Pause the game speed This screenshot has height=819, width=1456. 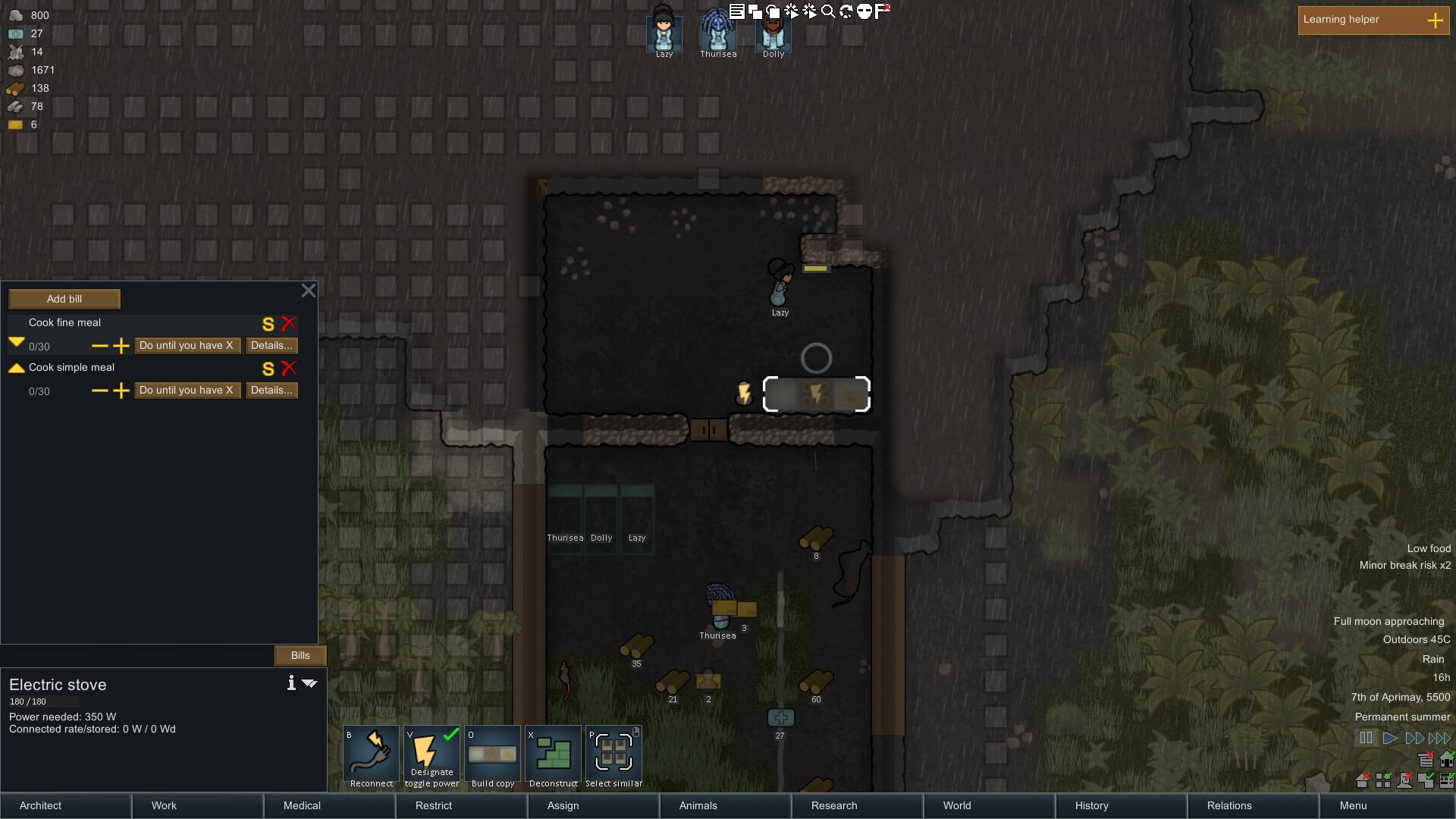tap(1366, 738)
